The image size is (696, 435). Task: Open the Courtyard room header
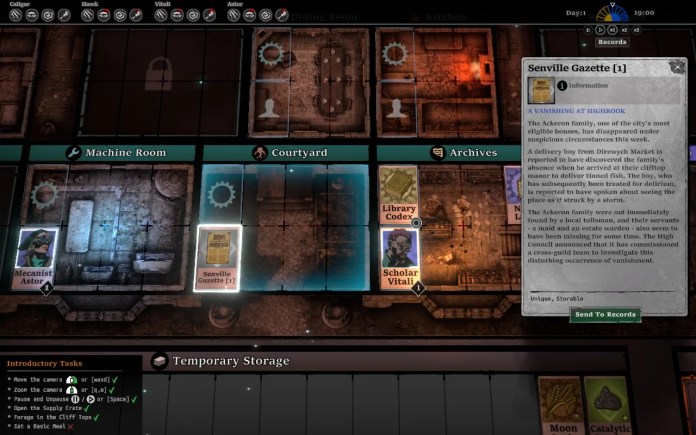pyautogui.click(x=289, y=153)
